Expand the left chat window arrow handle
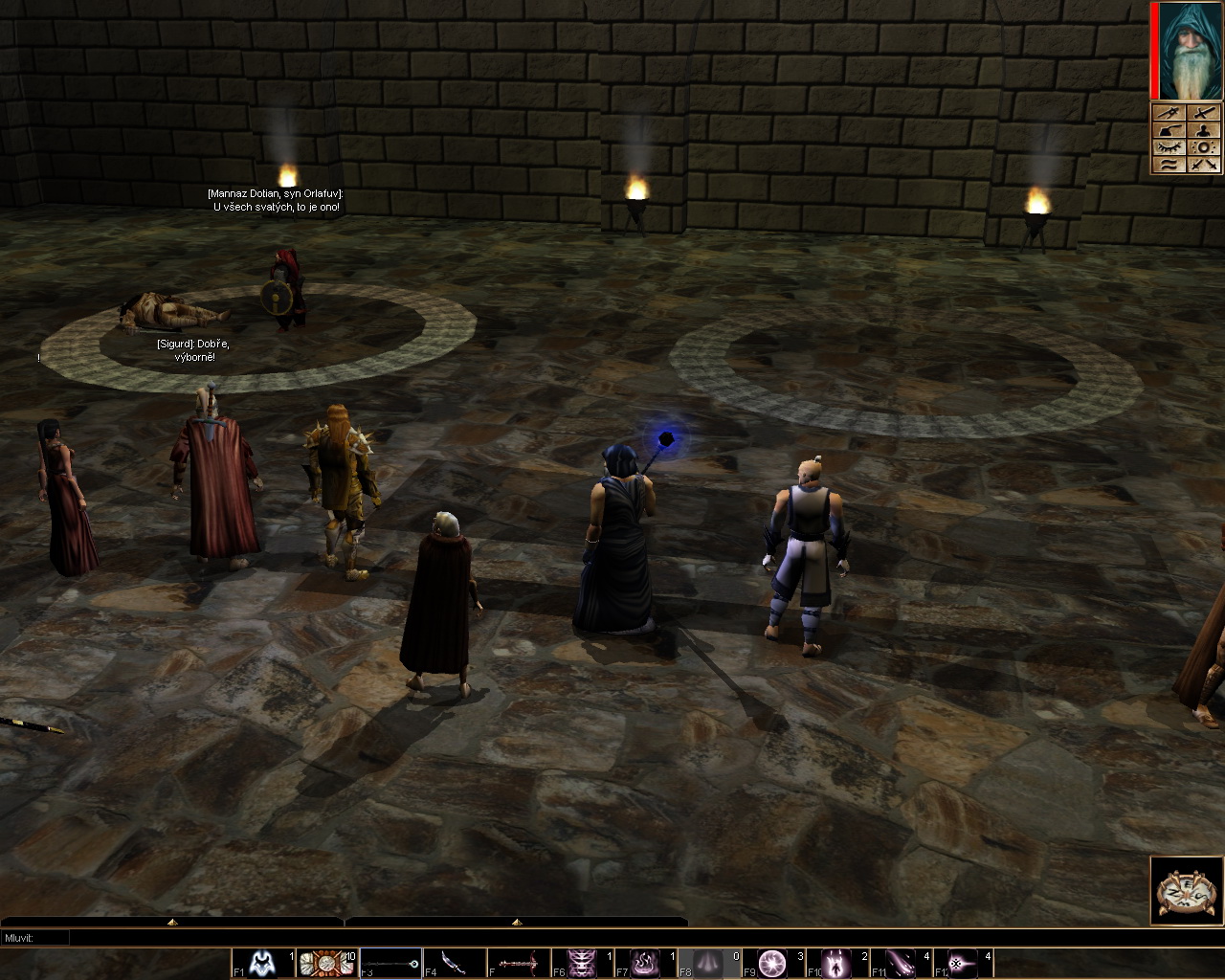This screenshot has width=1225, height=980. [172, 922]
